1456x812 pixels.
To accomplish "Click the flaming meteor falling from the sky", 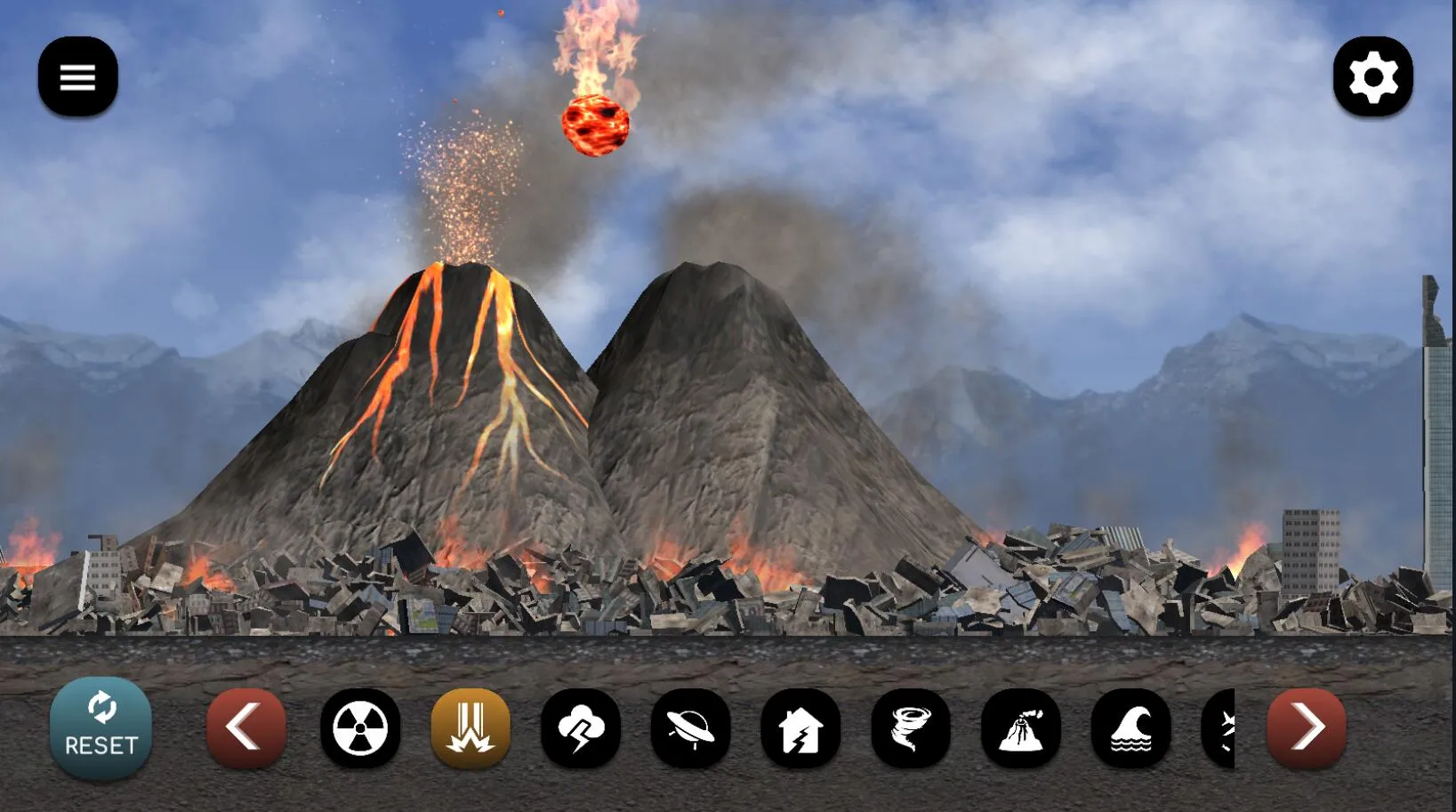I will coord(596,125).
